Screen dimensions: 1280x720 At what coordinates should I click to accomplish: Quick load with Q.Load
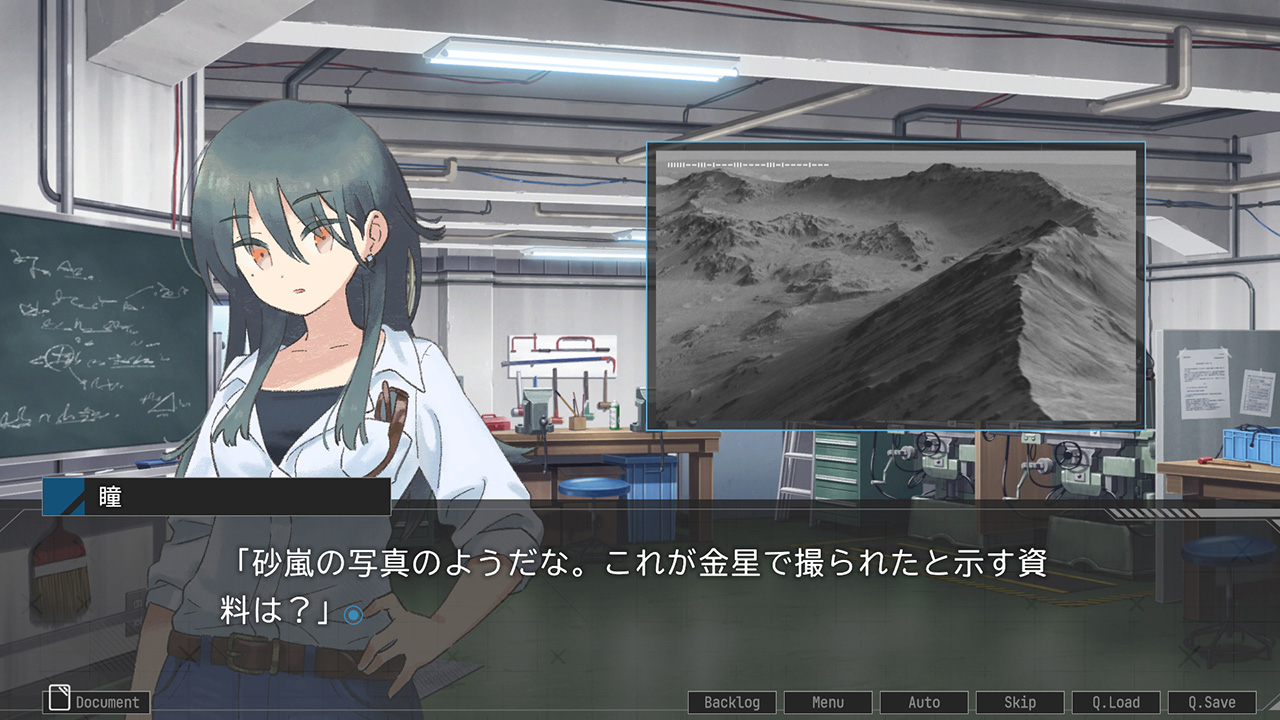[1116, 702]
